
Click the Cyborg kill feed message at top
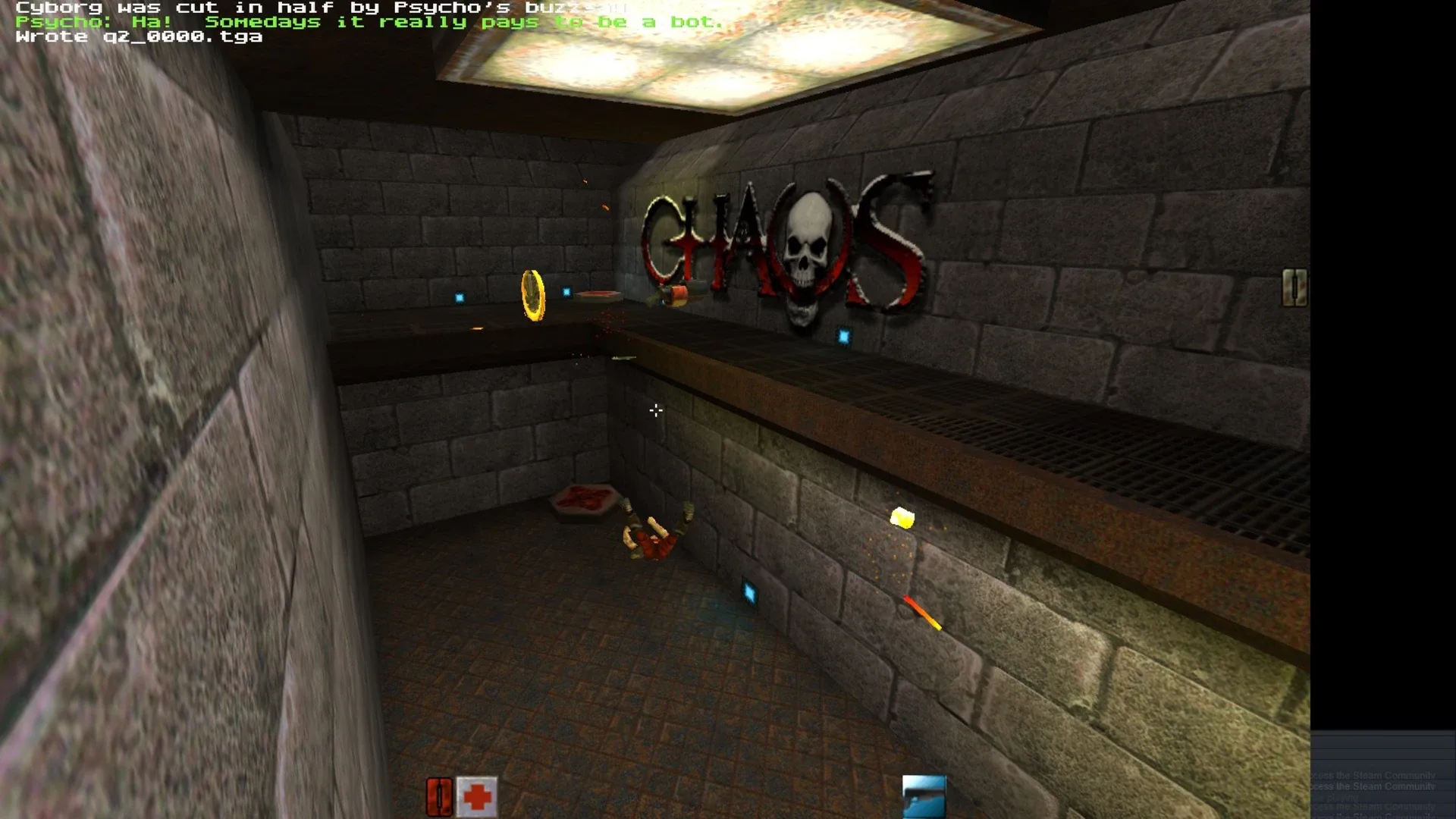tap(318, 8)
